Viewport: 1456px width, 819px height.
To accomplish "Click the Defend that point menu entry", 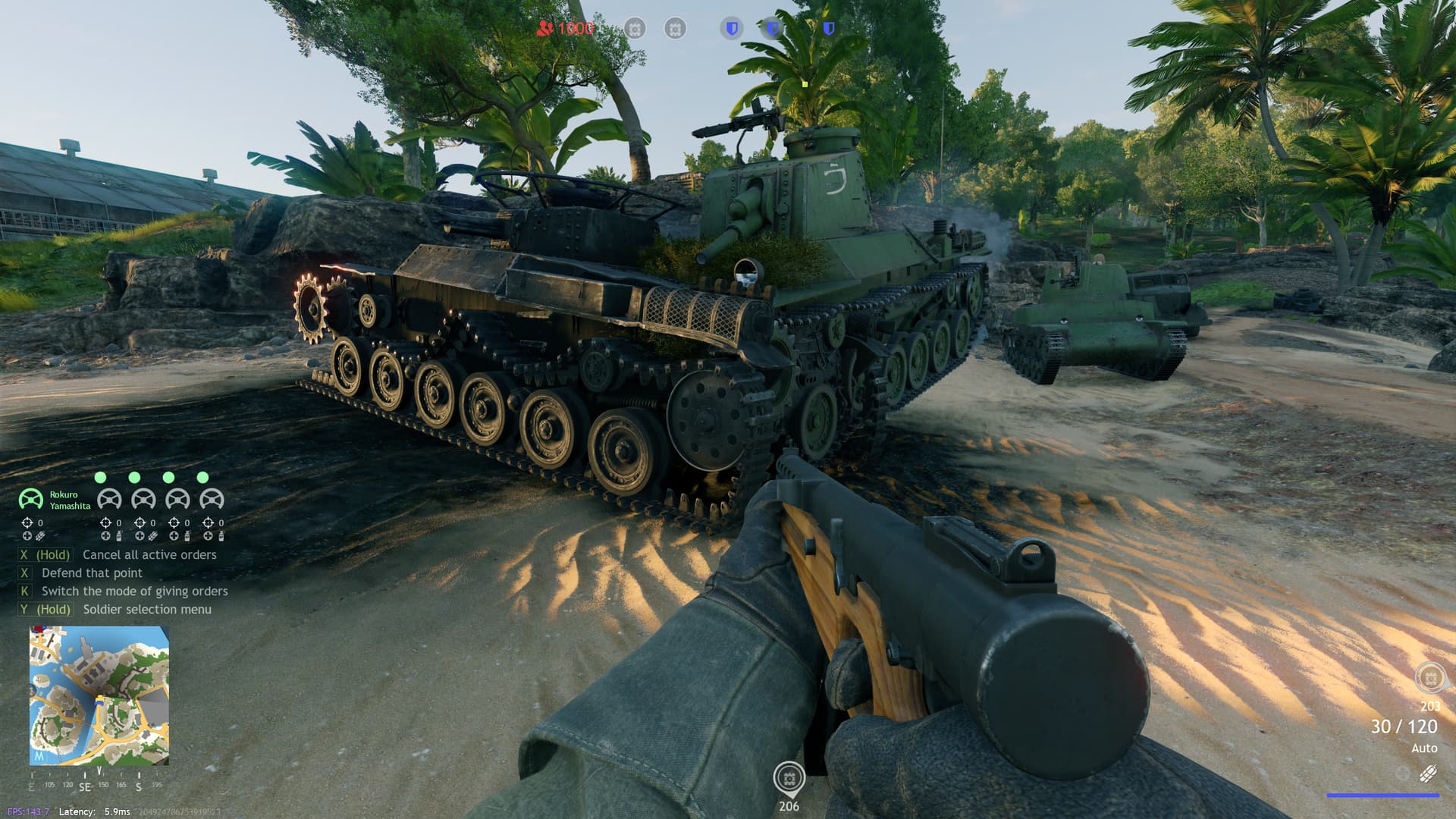I will [x=91, y=573].
